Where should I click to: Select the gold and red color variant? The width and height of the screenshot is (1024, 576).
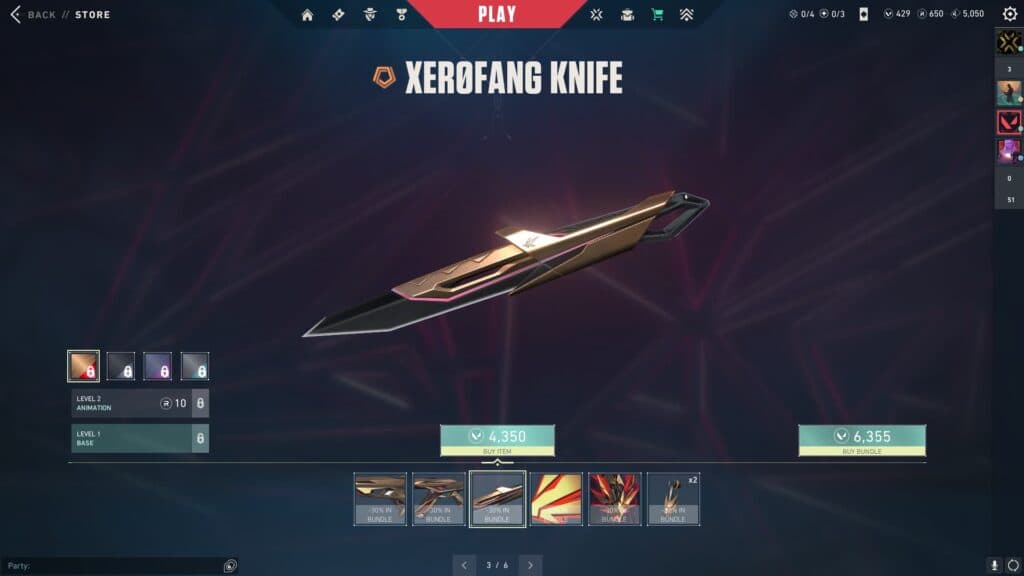pos(83,366)
